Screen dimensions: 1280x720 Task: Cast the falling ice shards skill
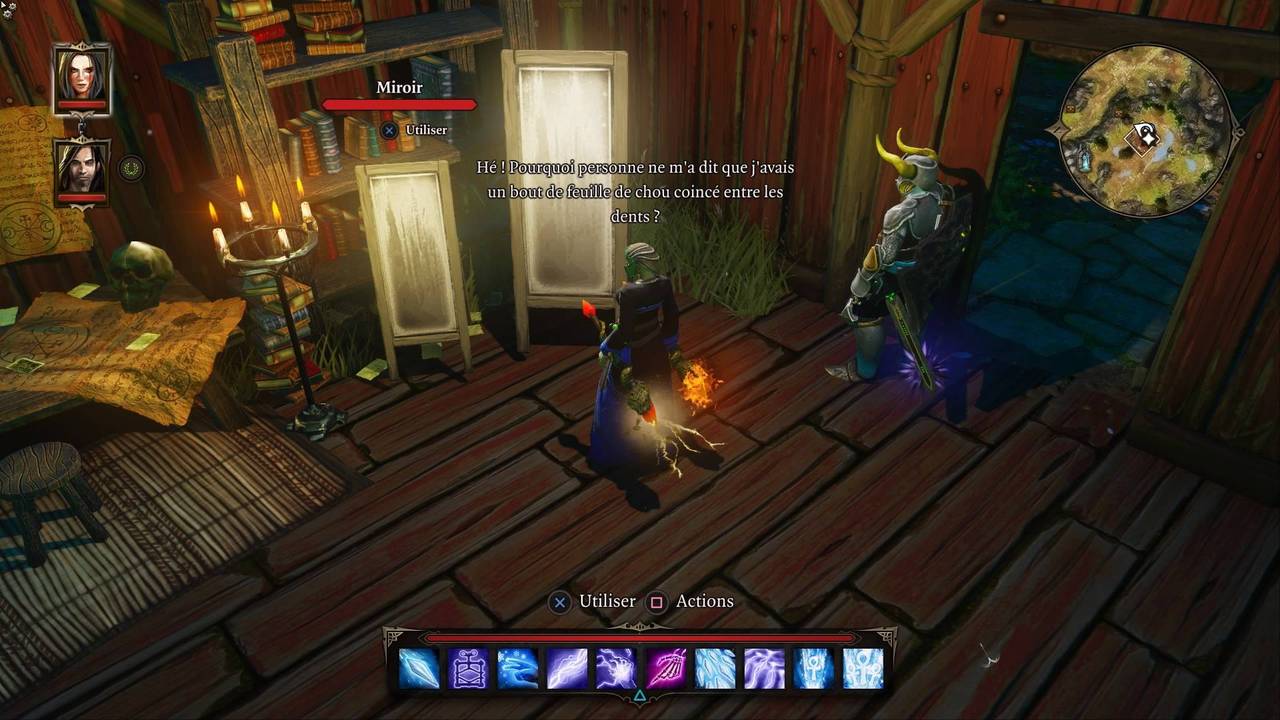pyautogui.click(x=715, y=669)
